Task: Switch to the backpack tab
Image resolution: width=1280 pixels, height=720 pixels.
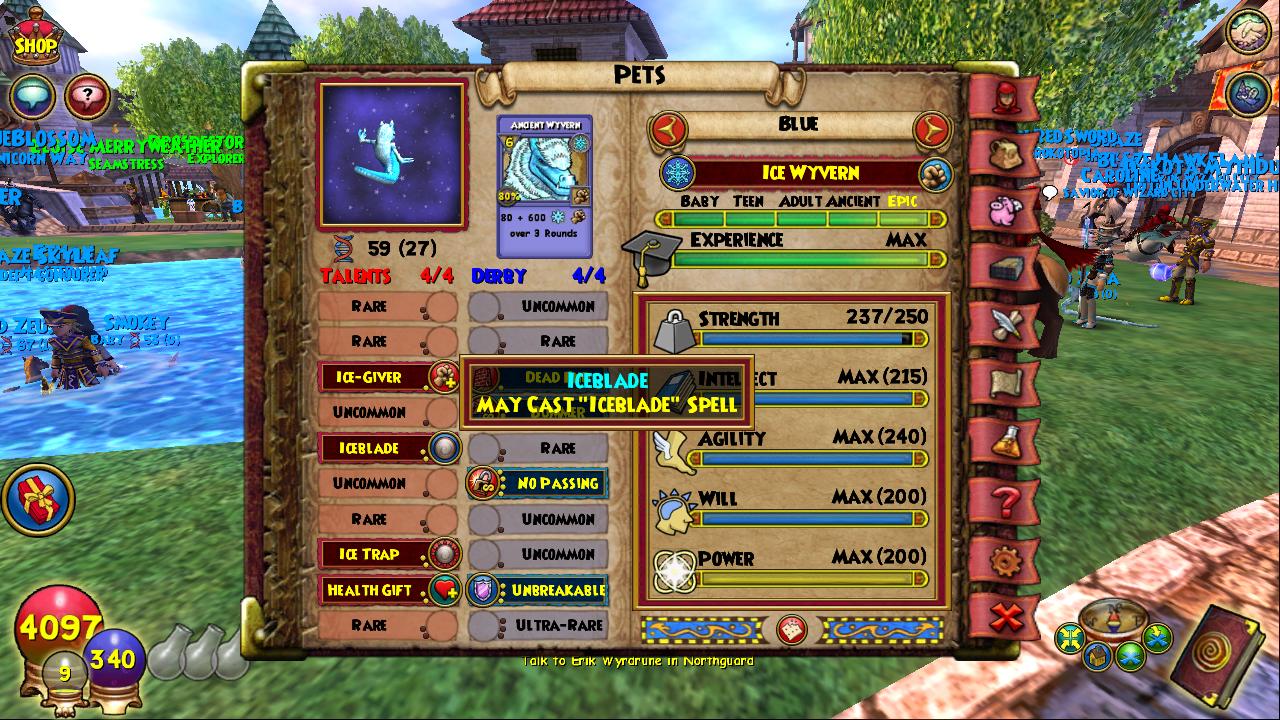Action: coord(1005,153)
